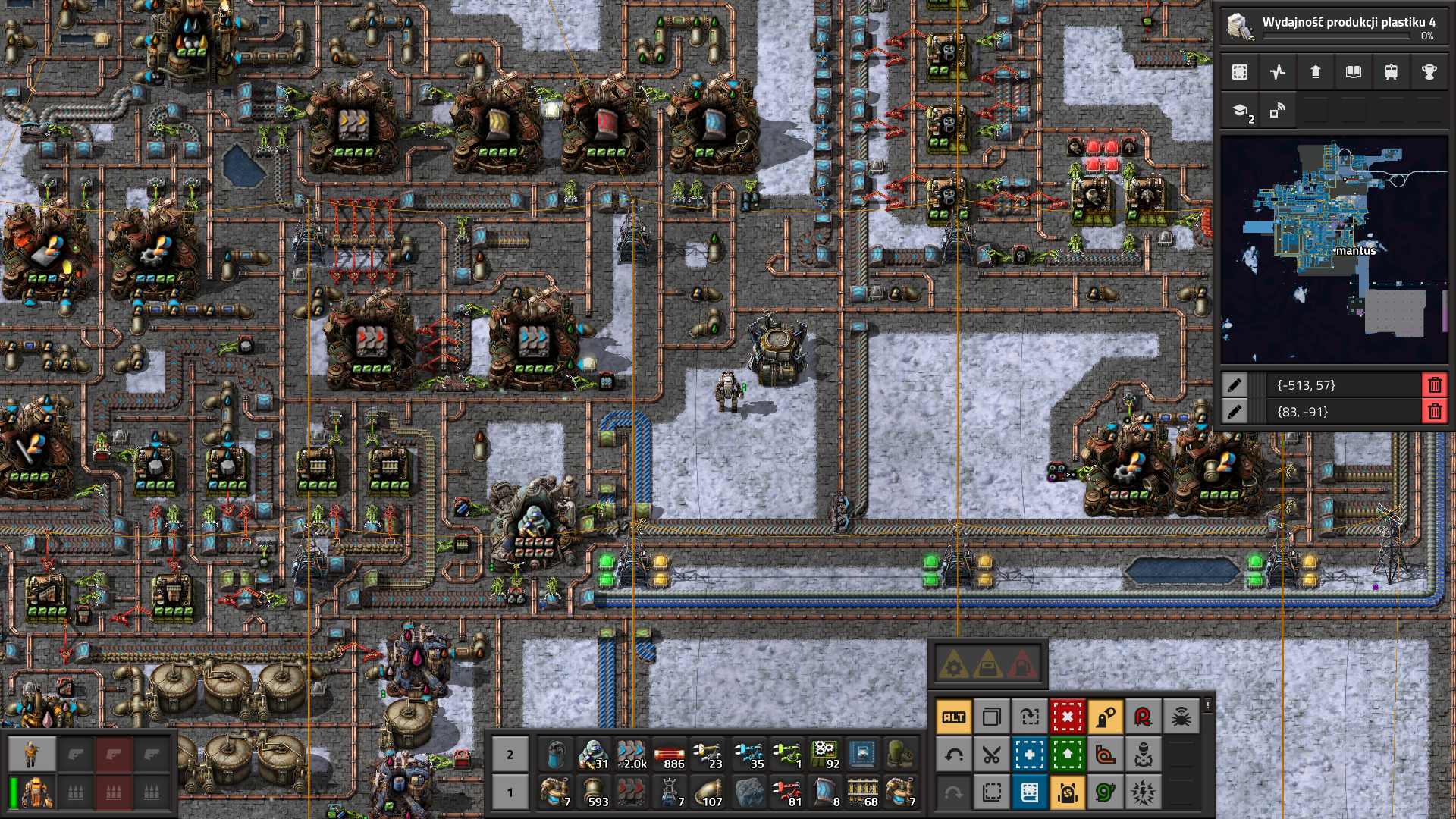
Task: Open the blue blueprint book shortcut
Action: click(1029, 792)
